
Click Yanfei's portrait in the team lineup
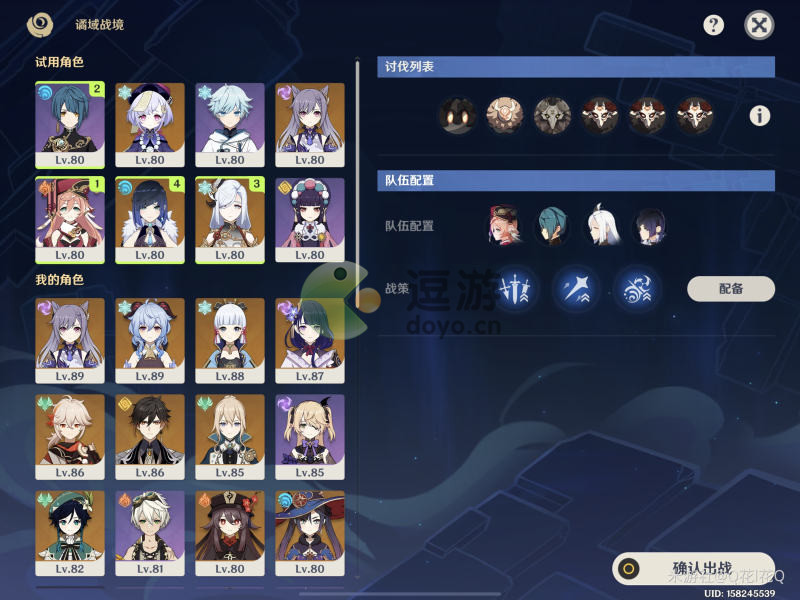pyautogui.click(x=505, y=226)
